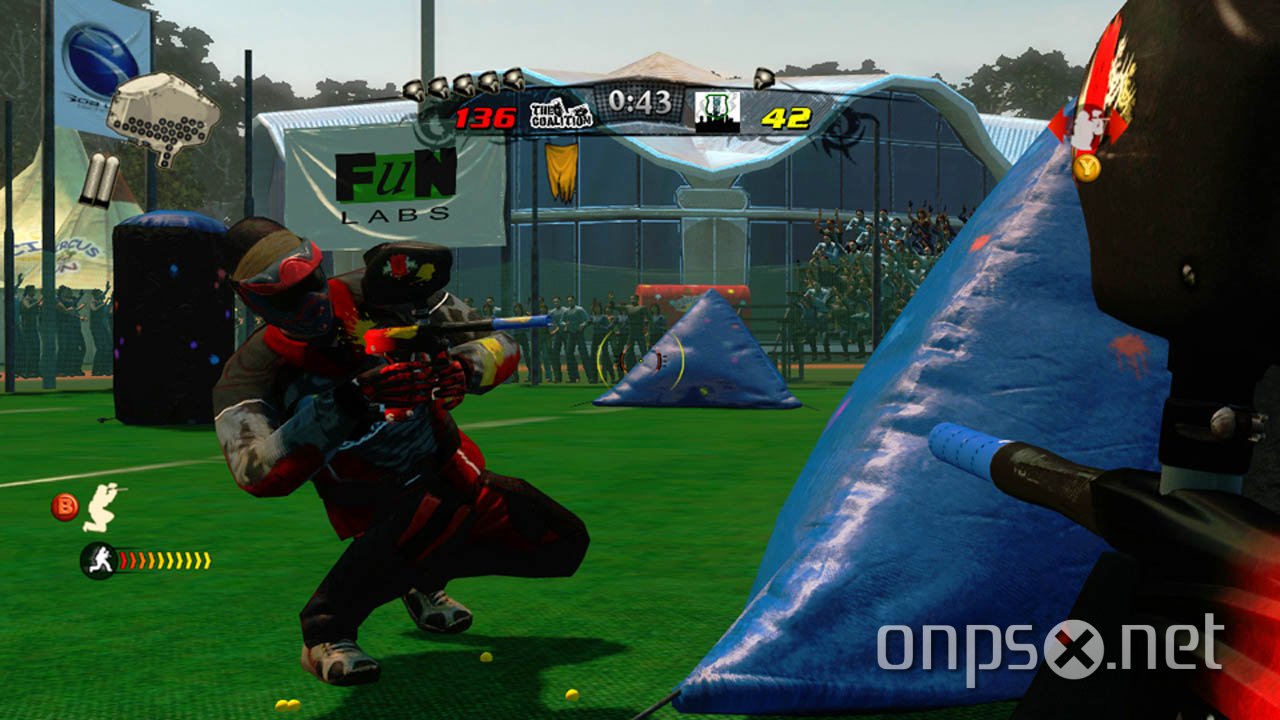This screenshot has height=720, width=1280.
Task: Select The Coalition team logo
Action: coord(560,115)
